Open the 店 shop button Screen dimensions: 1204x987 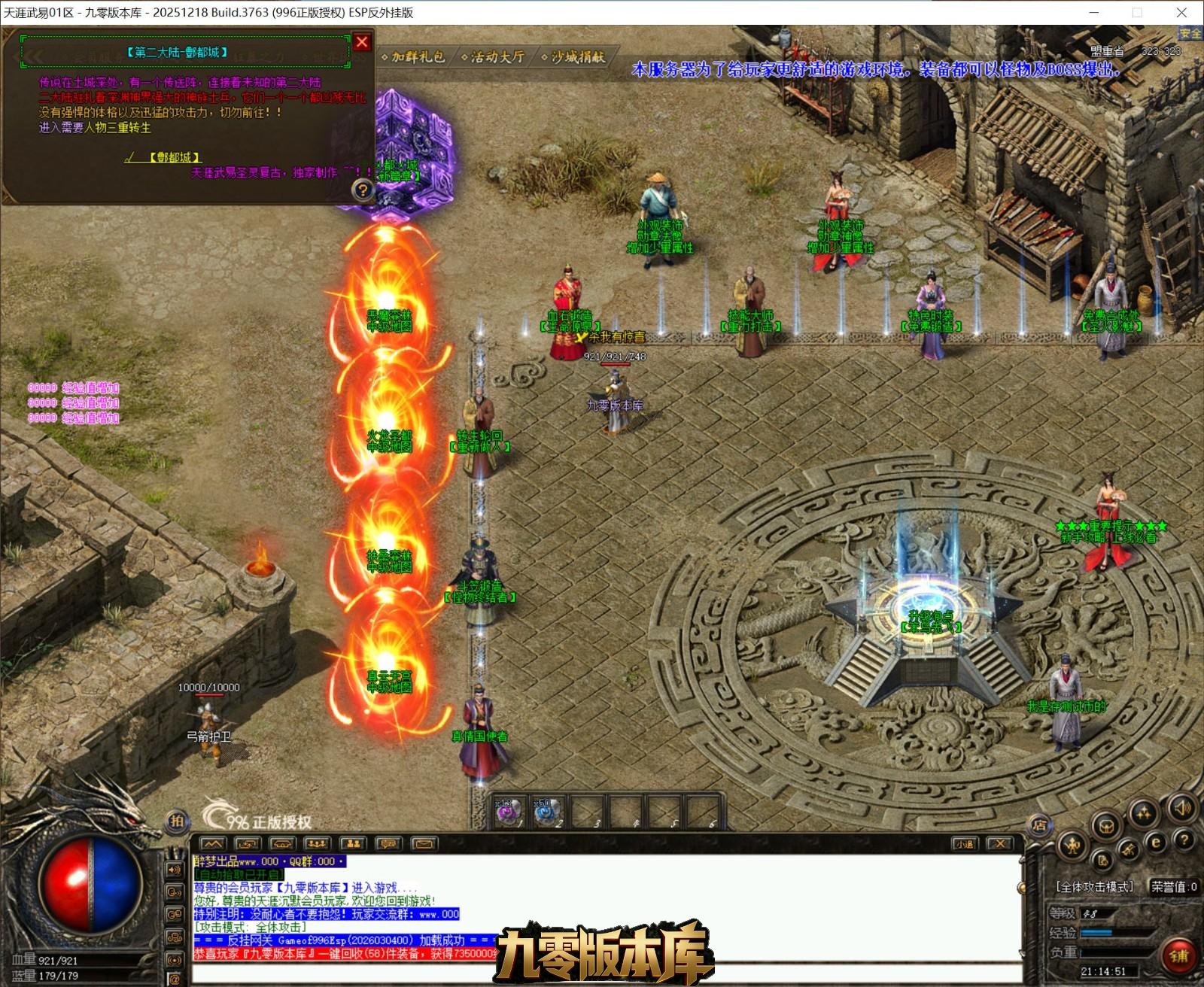point(1039,825)
